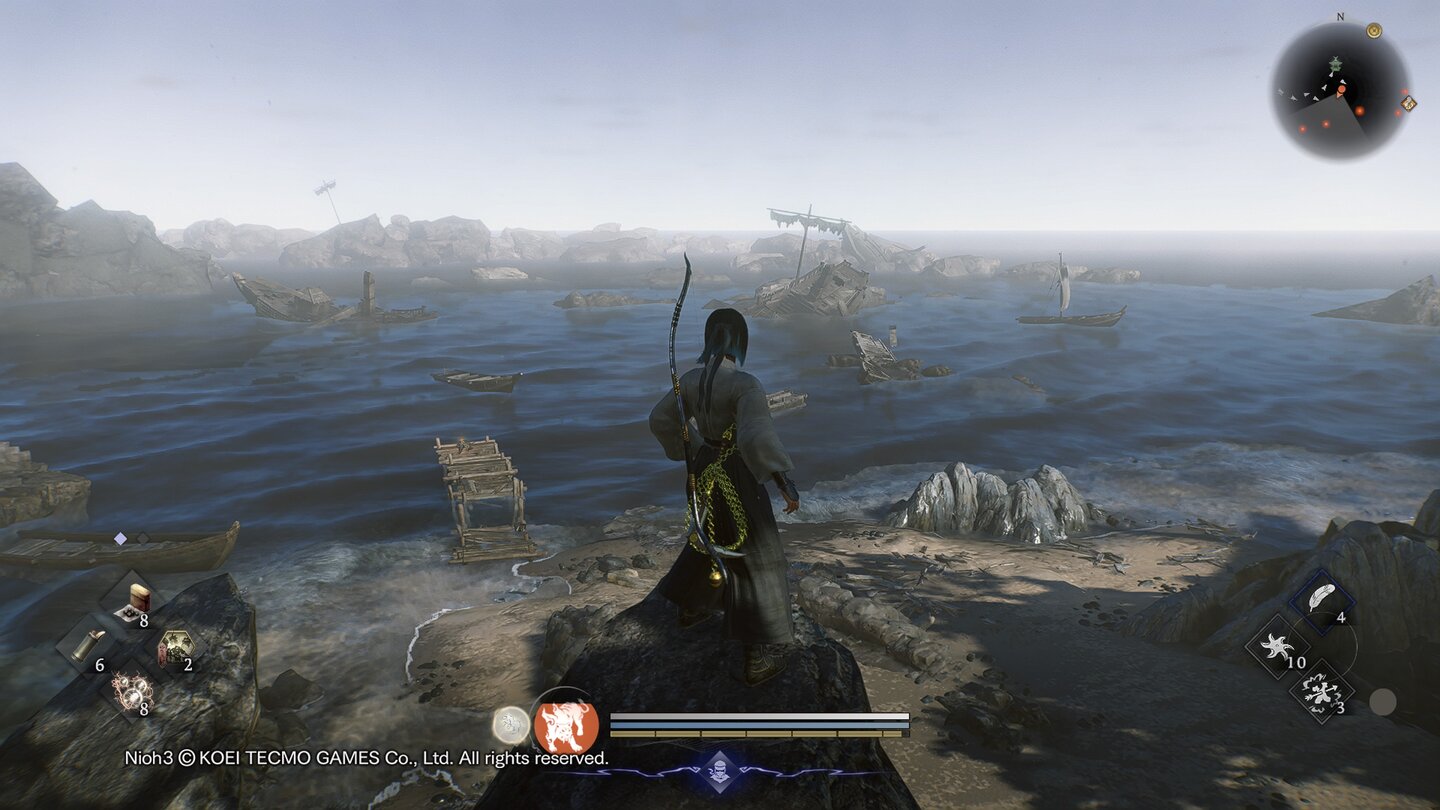The height and width of the screenshot is (810, 1440).
Task: Choose the shuriken ninjutsu slot
Action: pos(1277,645)
